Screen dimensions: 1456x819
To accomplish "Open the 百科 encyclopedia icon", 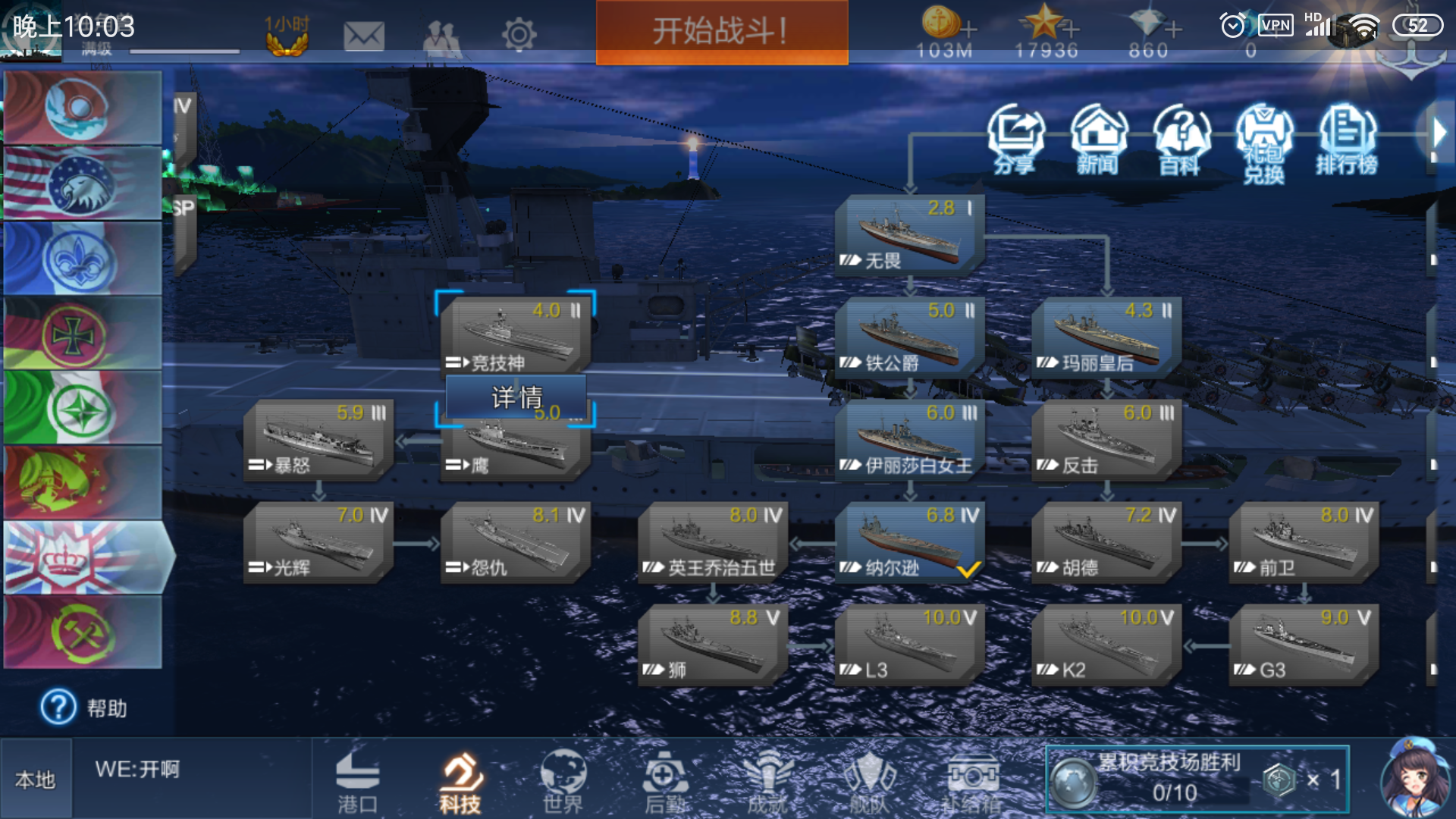I will (x=1181, y=140).
